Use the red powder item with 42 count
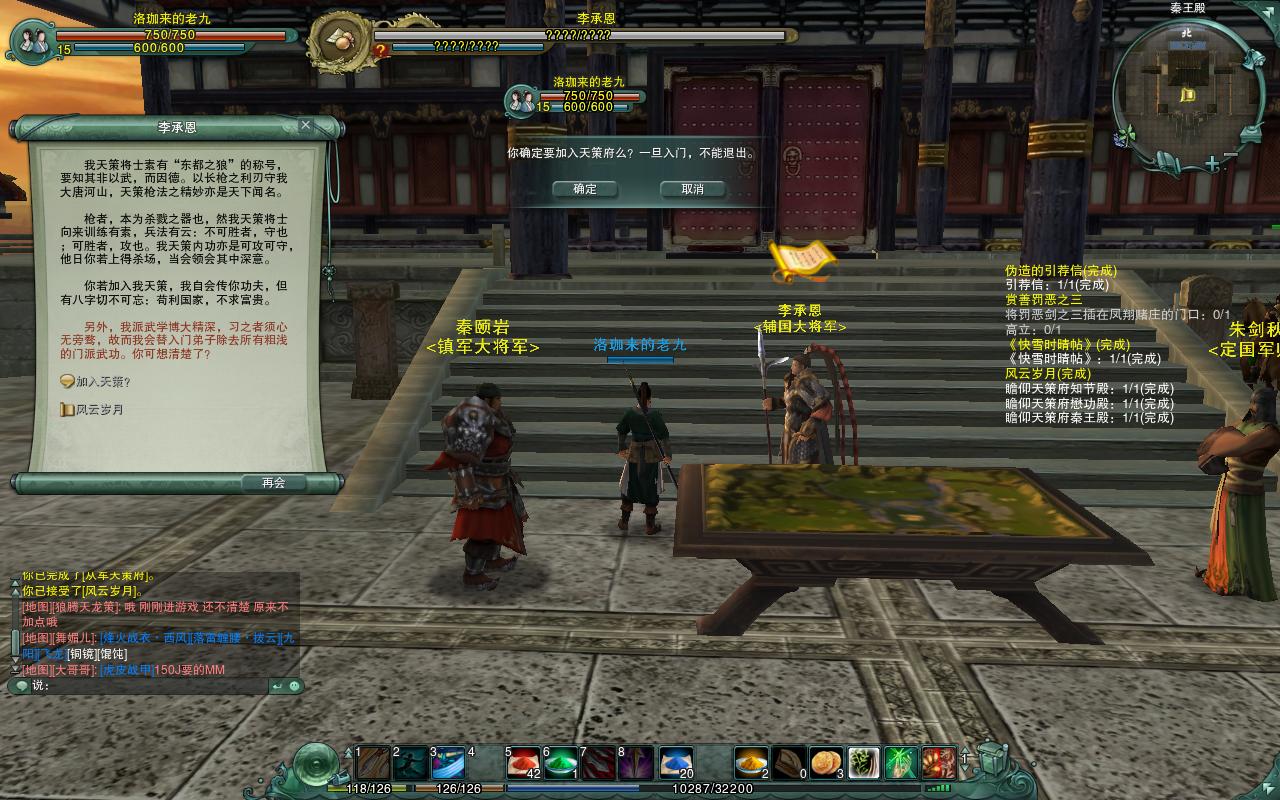Screen dimensions: 1280x800 (x=522, y=763)
